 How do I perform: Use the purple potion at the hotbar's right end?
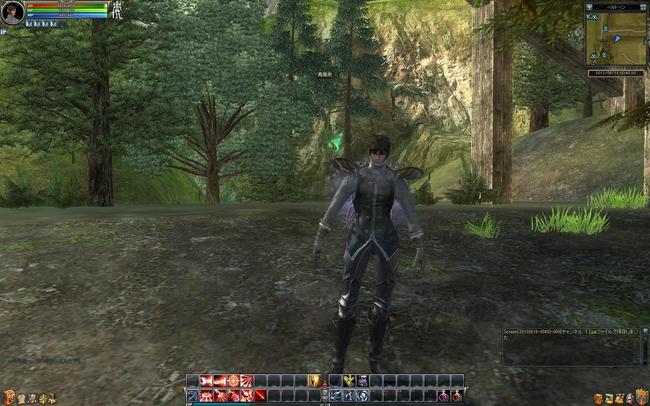(457, 396)
